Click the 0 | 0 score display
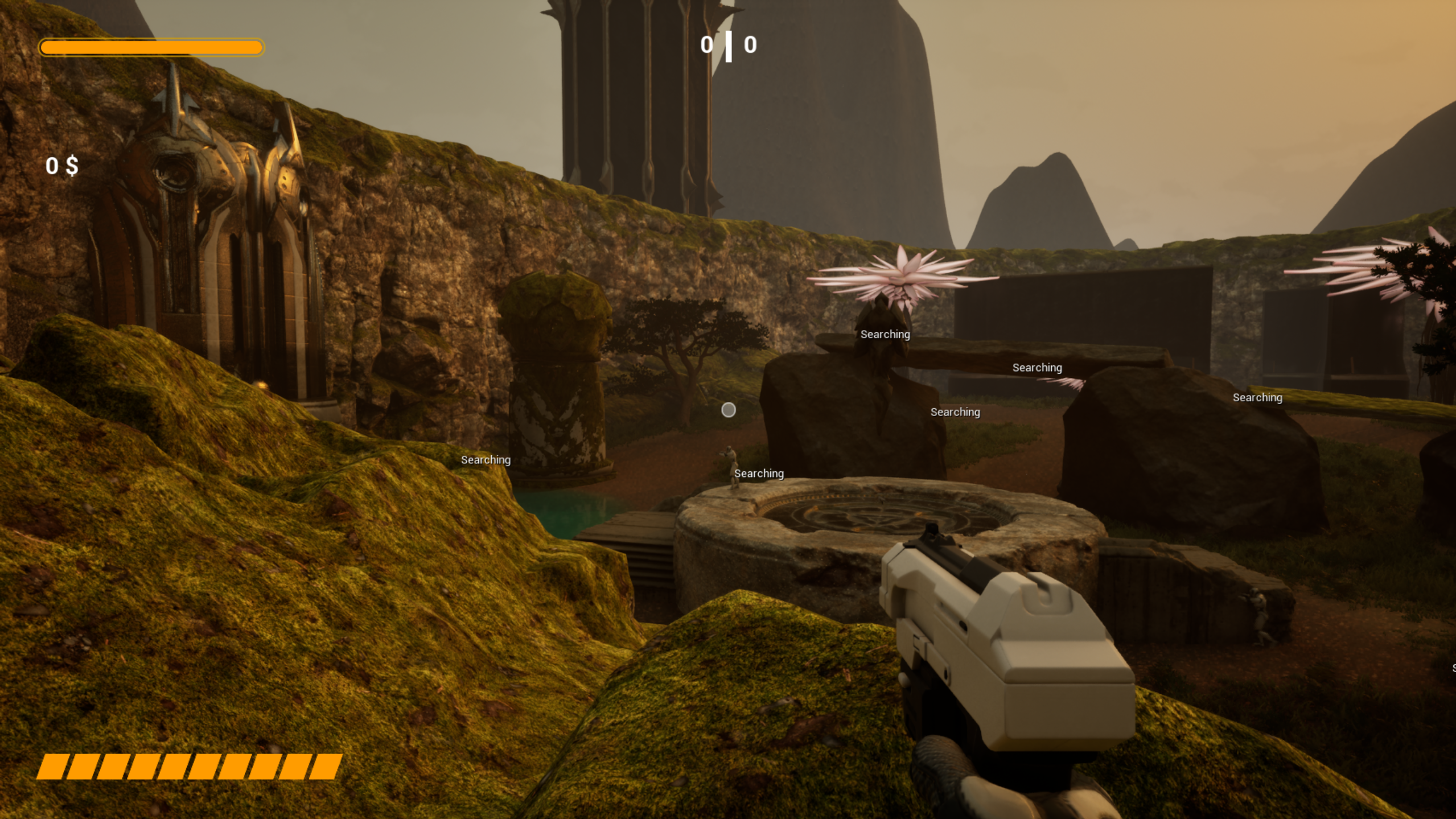This screenshot has height=819, width=1456. pyautogui.click(x=727, y=45)
